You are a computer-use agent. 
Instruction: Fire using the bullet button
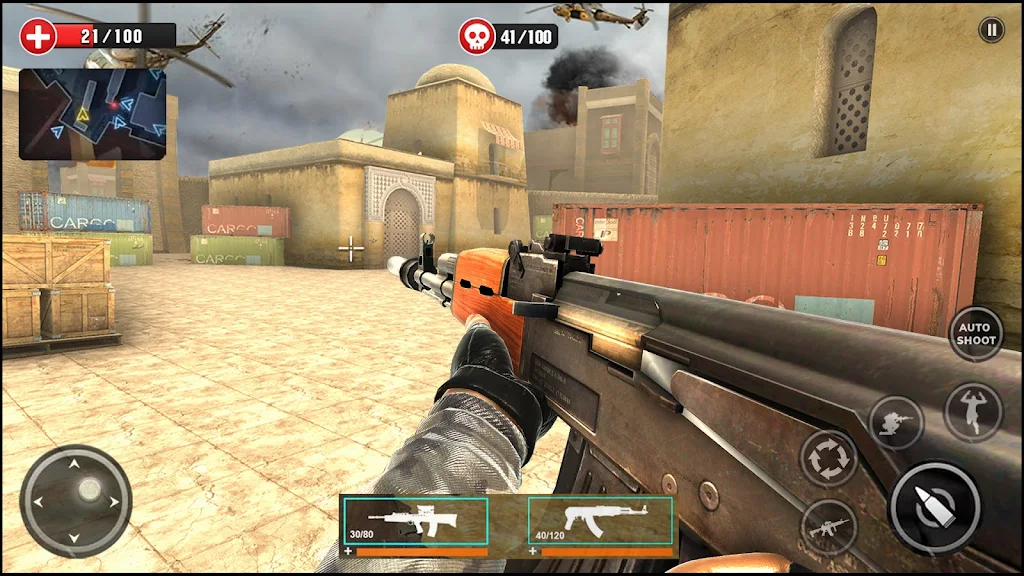[x=934, y=507]
